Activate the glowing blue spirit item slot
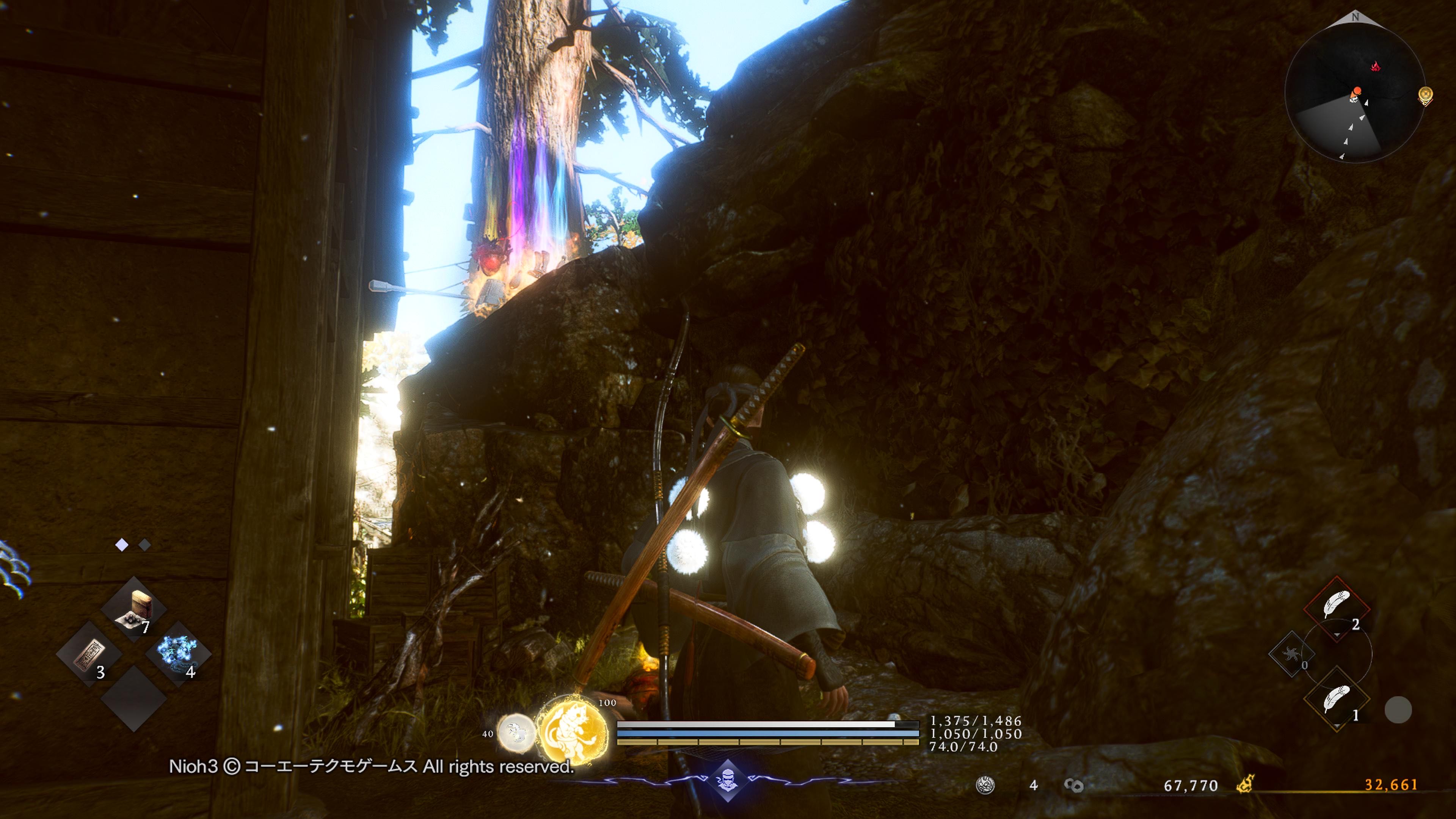1456x819 pixels. coord(178,653)
